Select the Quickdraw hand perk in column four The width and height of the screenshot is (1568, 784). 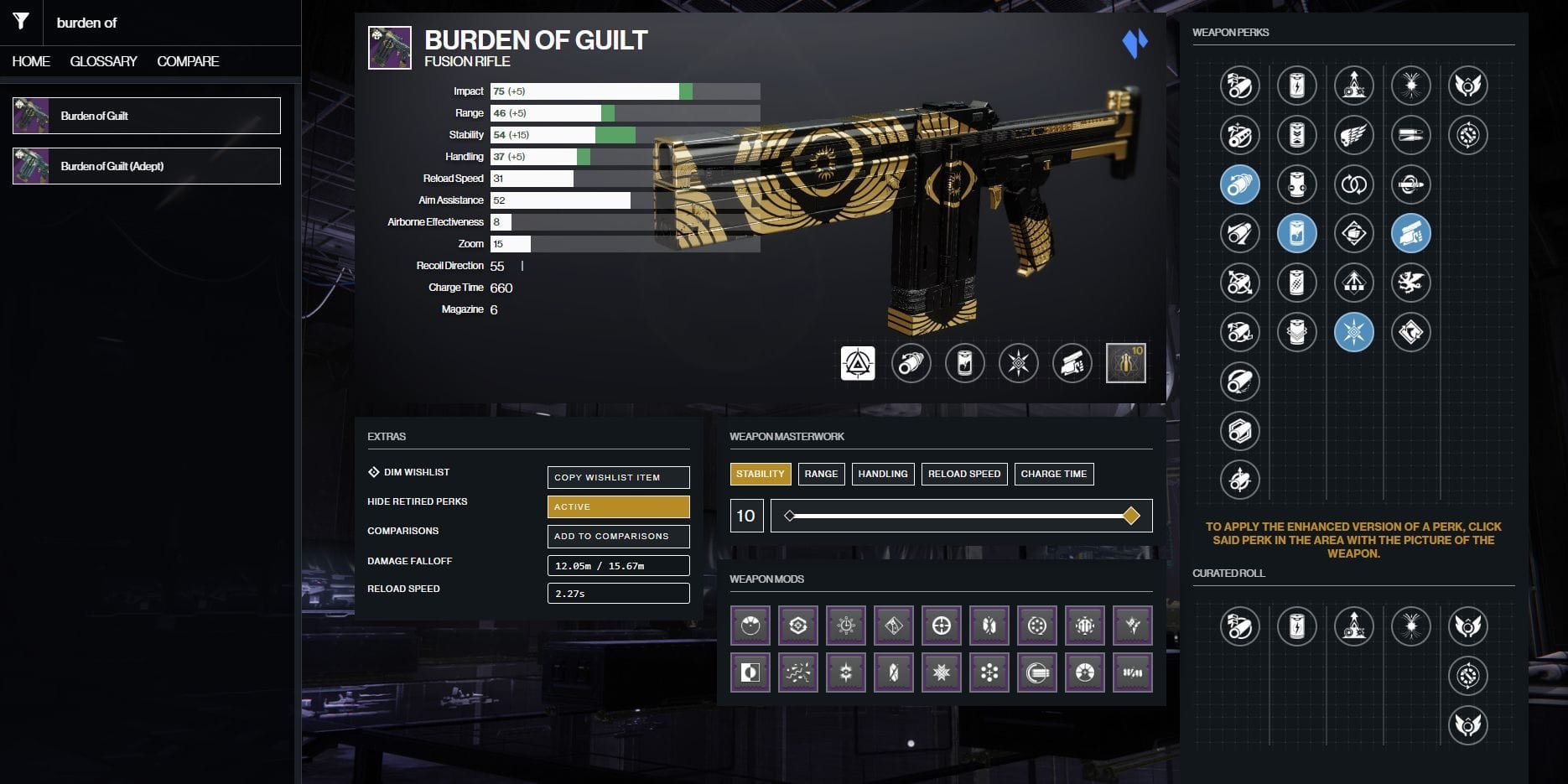[x=1411, y=233]
